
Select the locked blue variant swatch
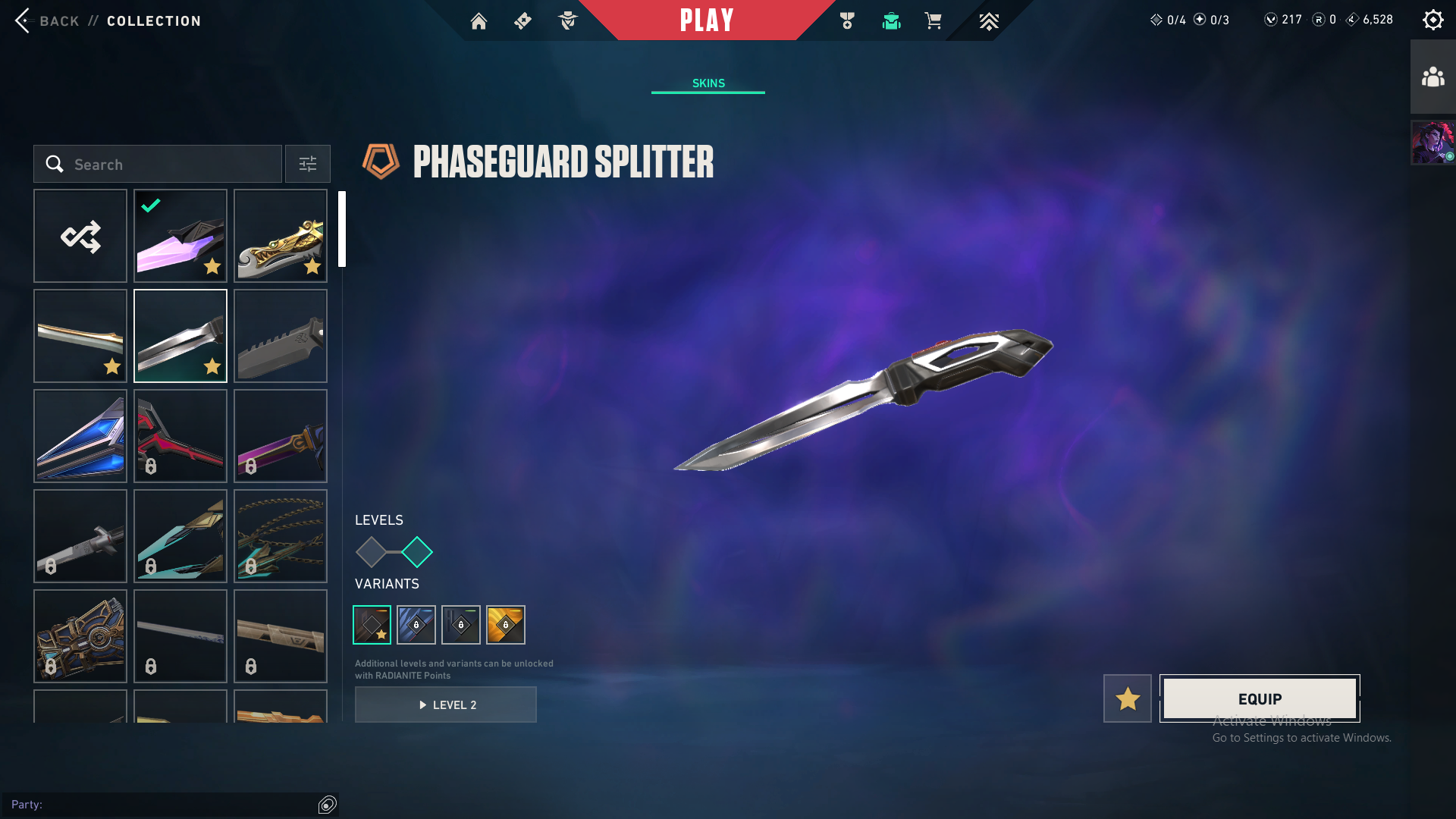416,625
